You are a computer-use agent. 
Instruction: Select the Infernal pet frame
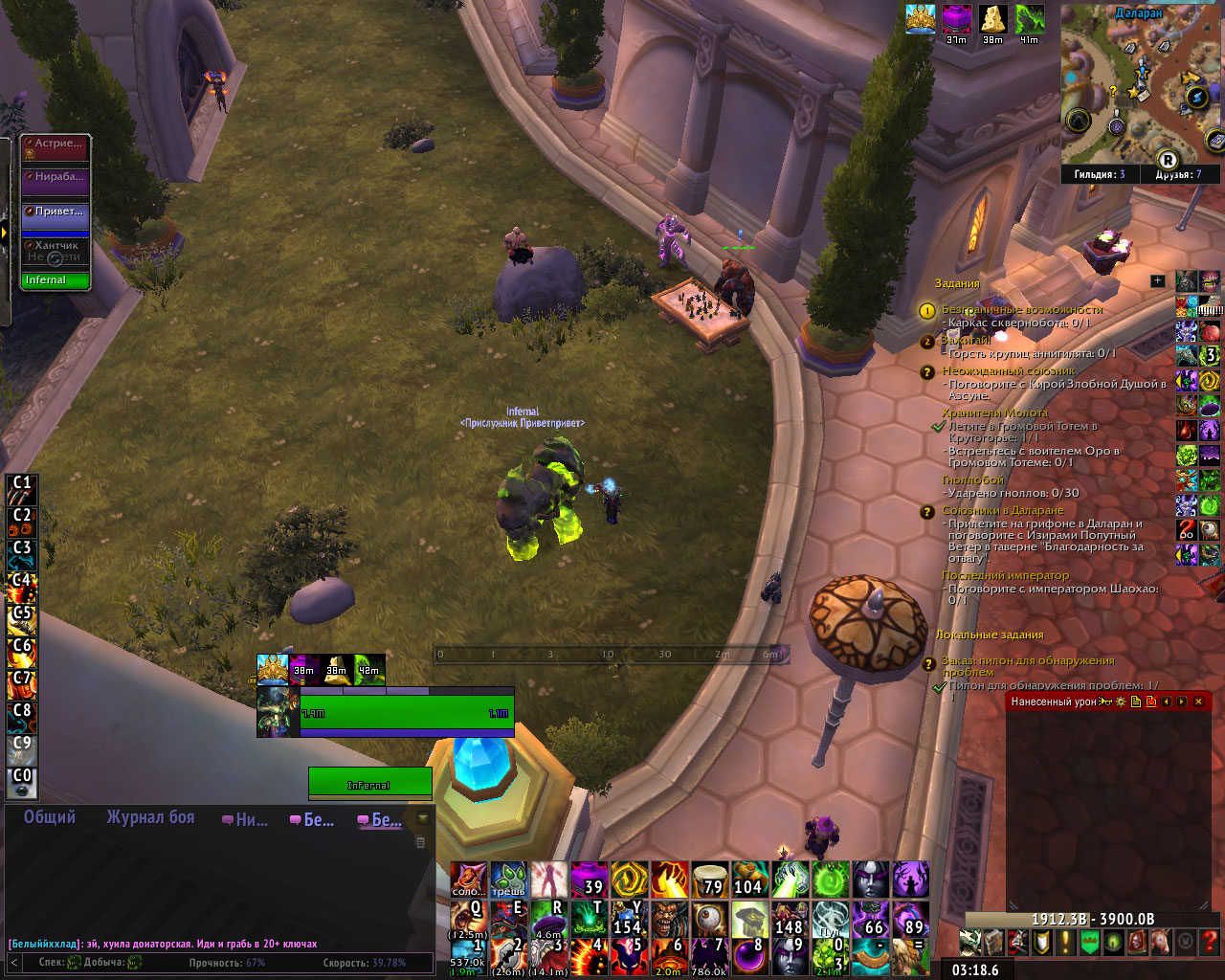[x=56, y=280]
